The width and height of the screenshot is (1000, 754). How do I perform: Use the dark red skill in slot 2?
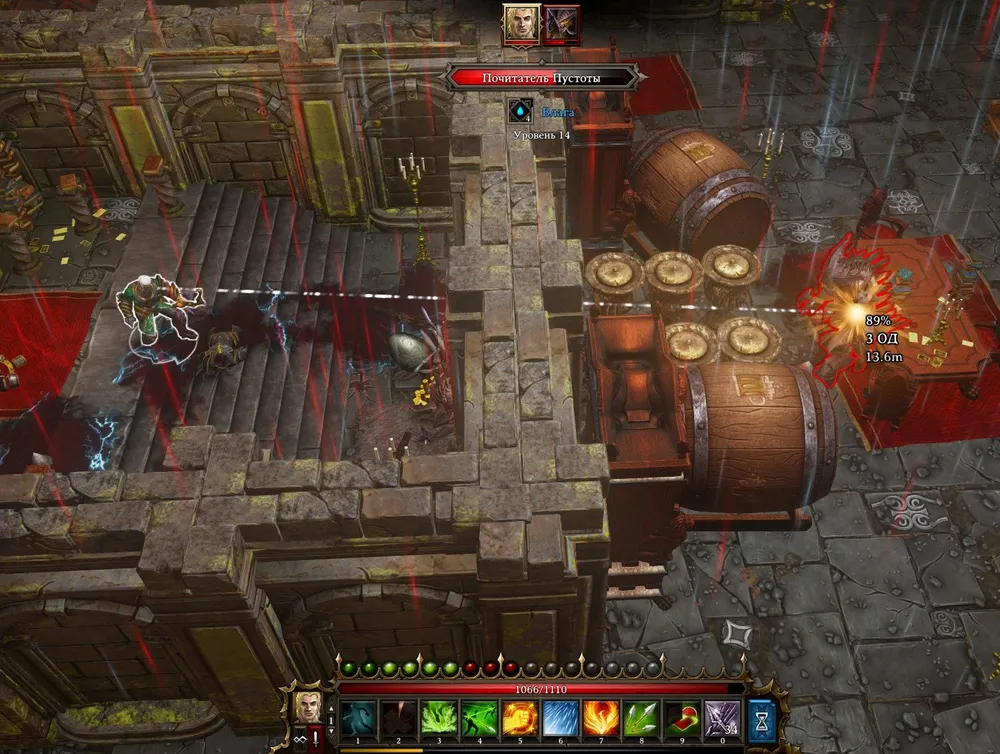[x=400, y=719]
